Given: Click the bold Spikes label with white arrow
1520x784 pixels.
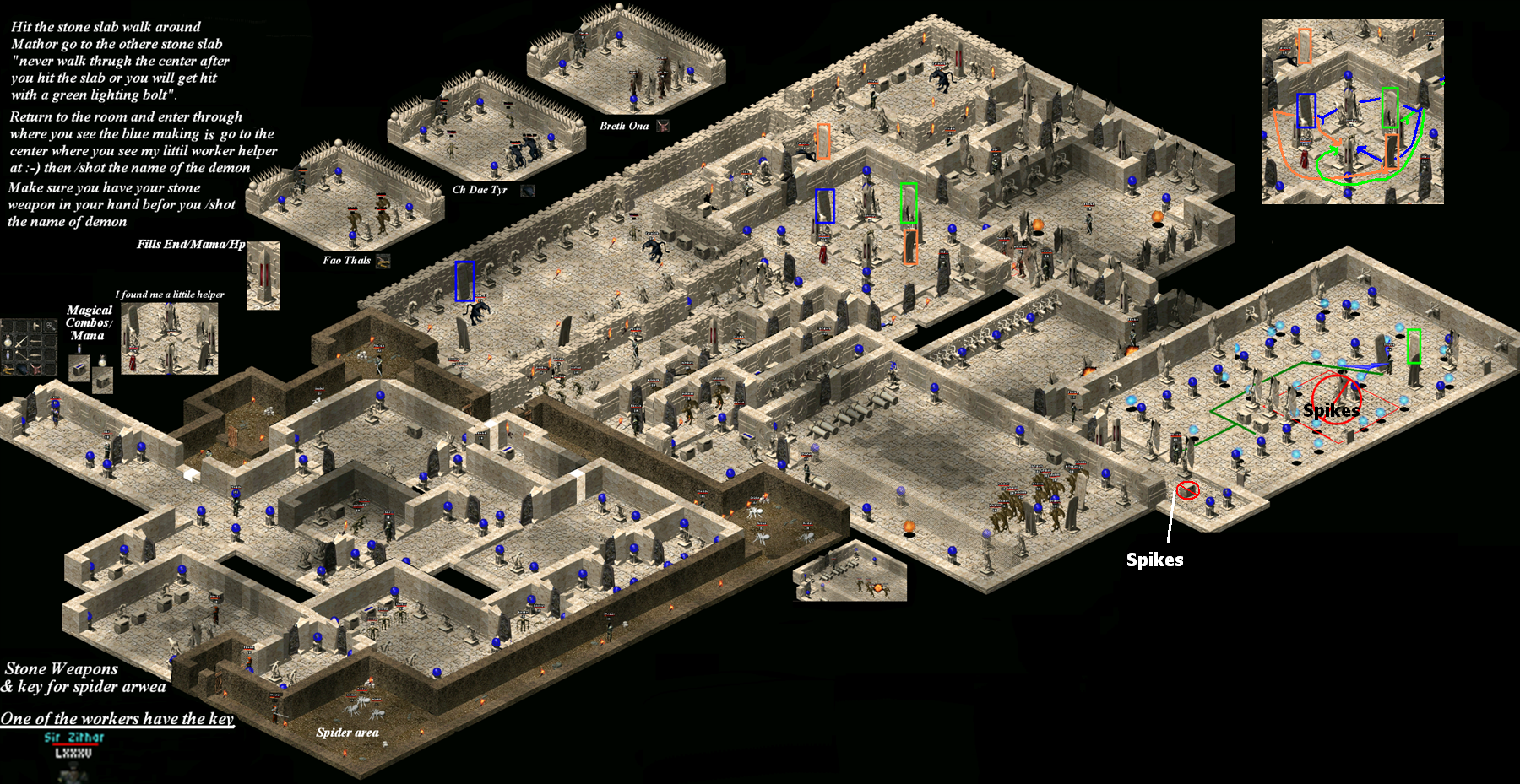Looking at the screenshot, I should pos(1154,558).
